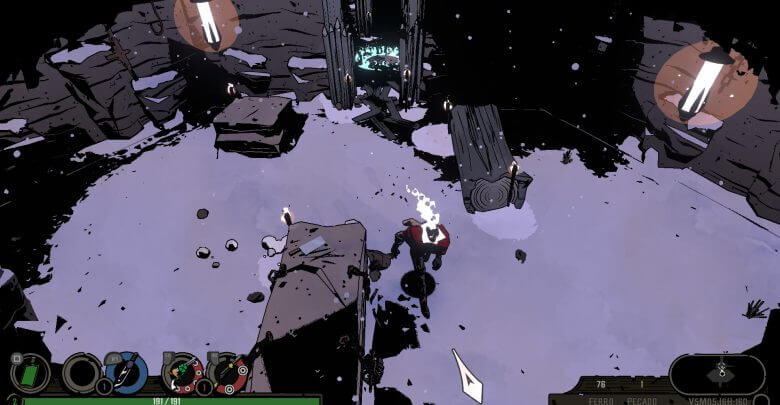The width and height of the screenshot is (780, 405).
Task: Activate the blue blade weapon ability
Action: point(128,373)
